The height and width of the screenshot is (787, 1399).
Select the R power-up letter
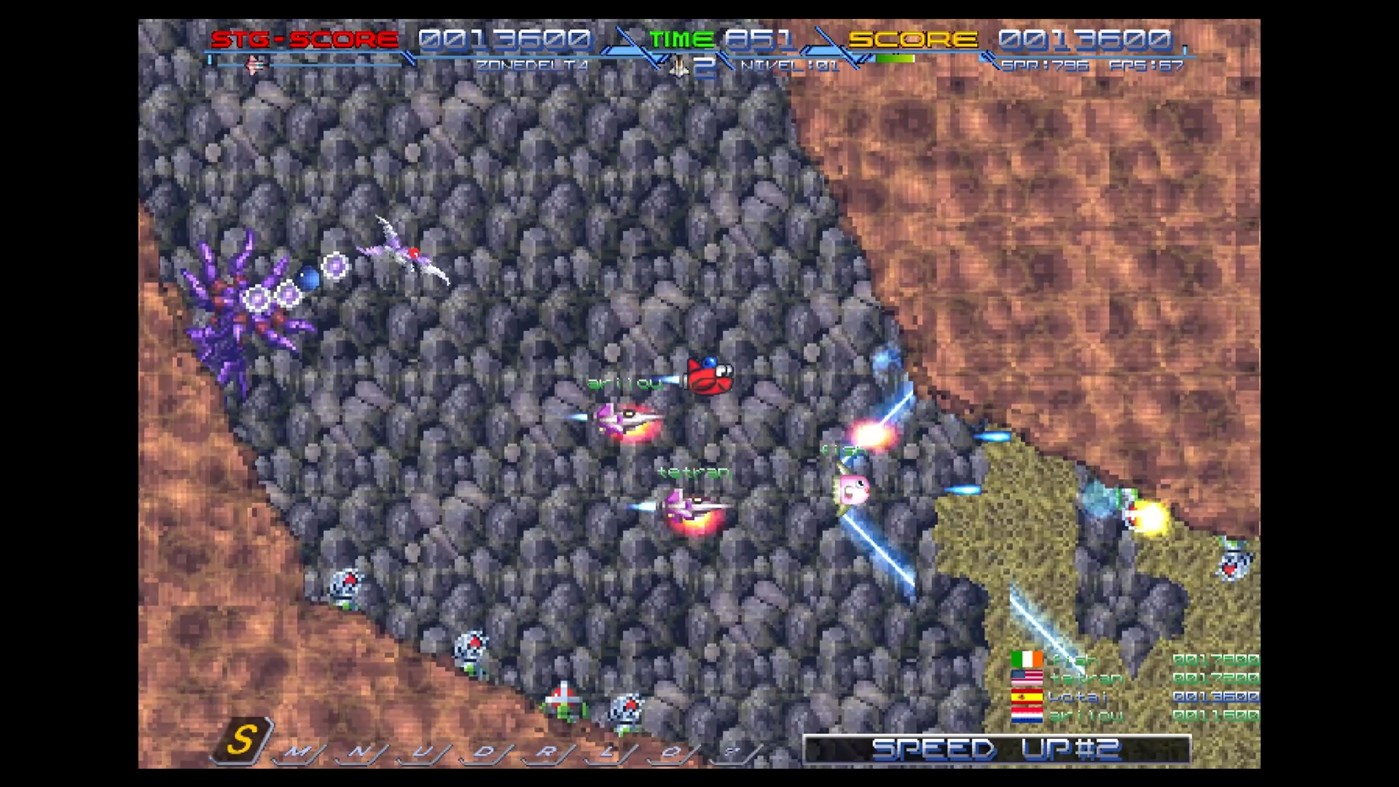tap(547, 749)
